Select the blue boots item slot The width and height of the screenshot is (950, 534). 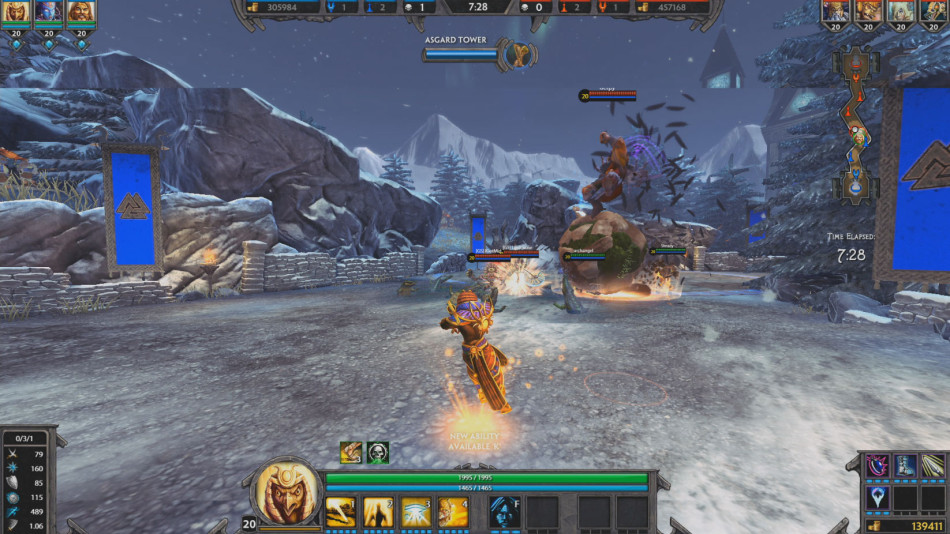click(905, 465)
